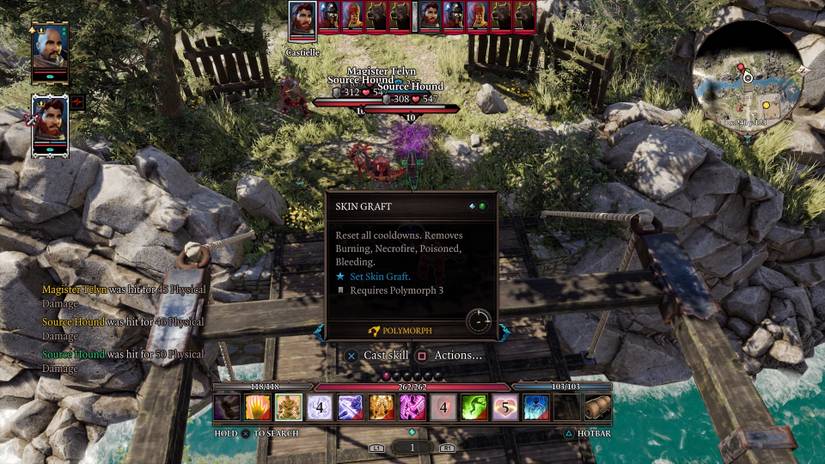Select the red-haired party member portrait

click(x=50, y=121)
